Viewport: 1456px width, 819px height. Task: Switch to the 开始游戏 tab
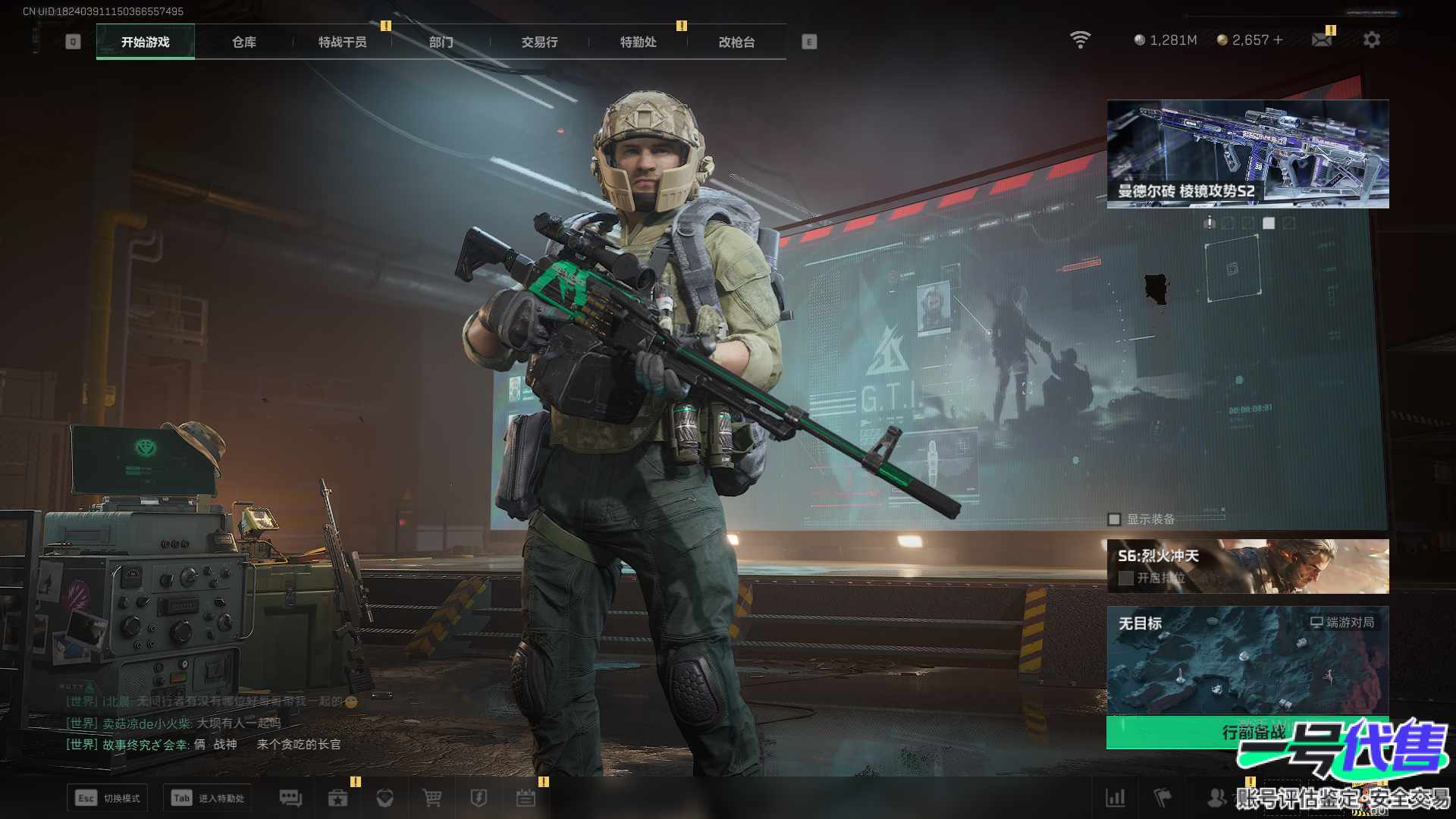point(145,42)
